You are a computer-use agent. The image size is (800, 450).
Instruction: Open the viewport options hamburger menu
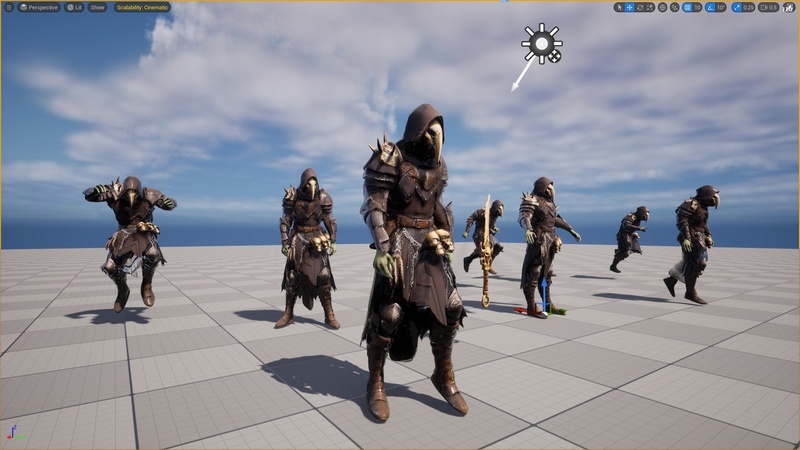[x=8, y=7]
